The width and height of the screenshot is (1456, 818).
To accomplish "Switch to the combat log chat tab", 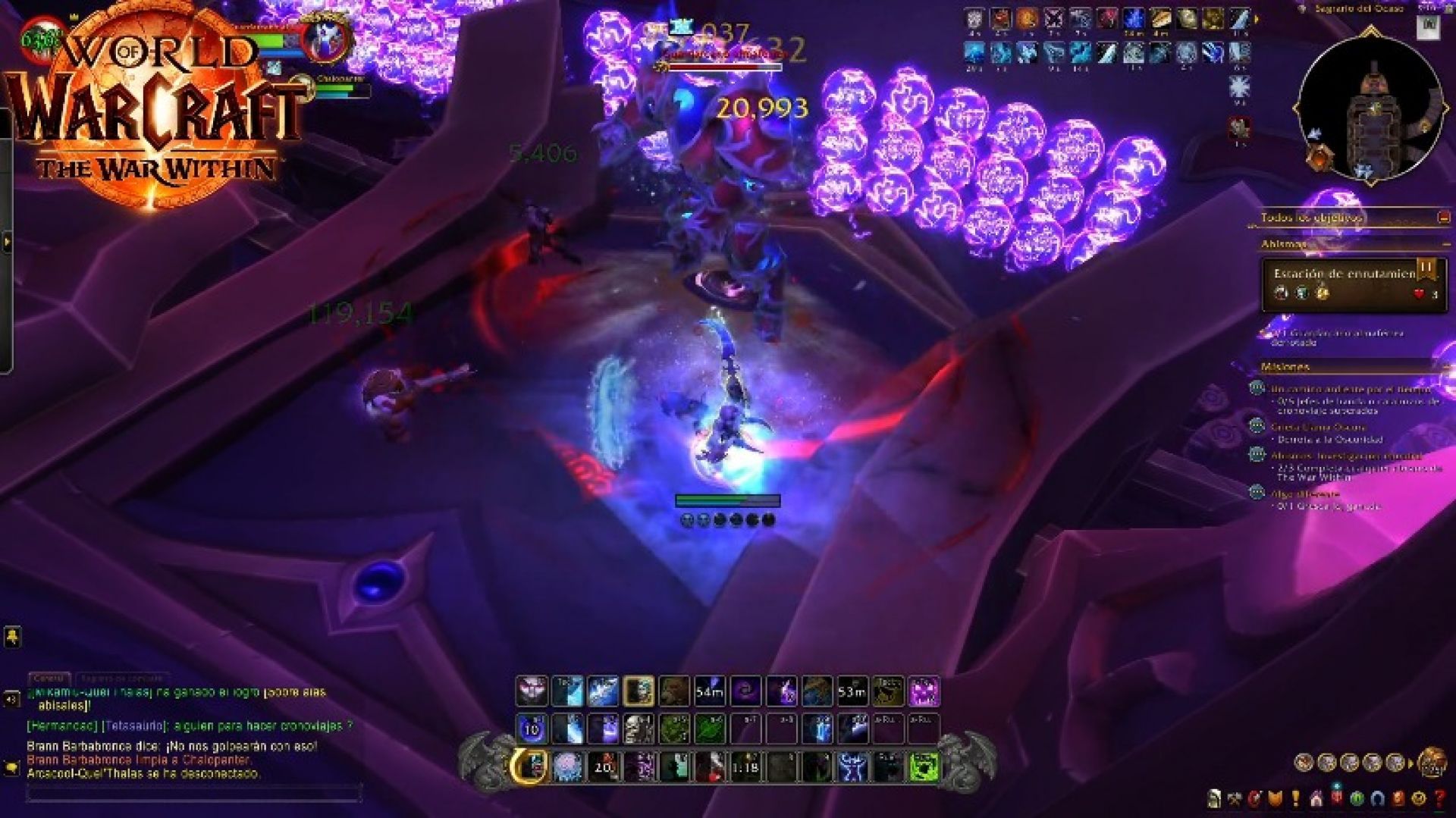I will [x=121, y=678].
